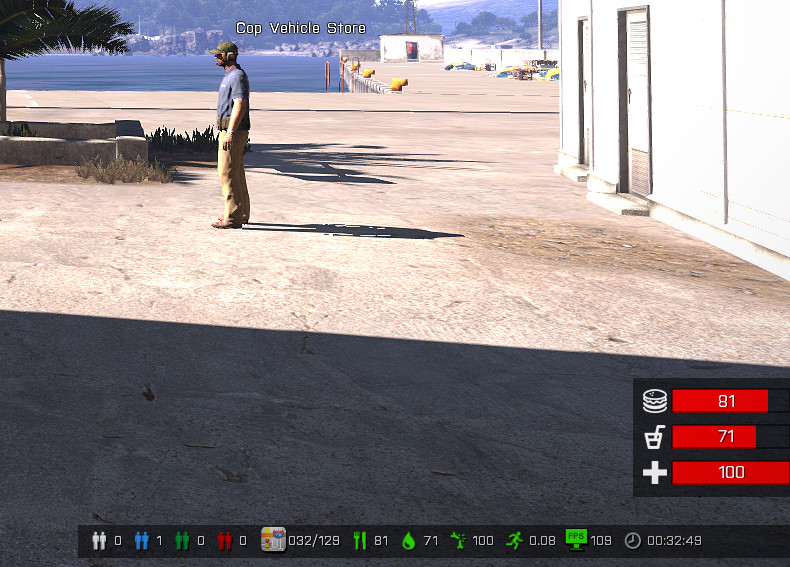Select the red players count icon
This screenshot has height=567, width=790.
pyautogui.click(x=224, y=541)
